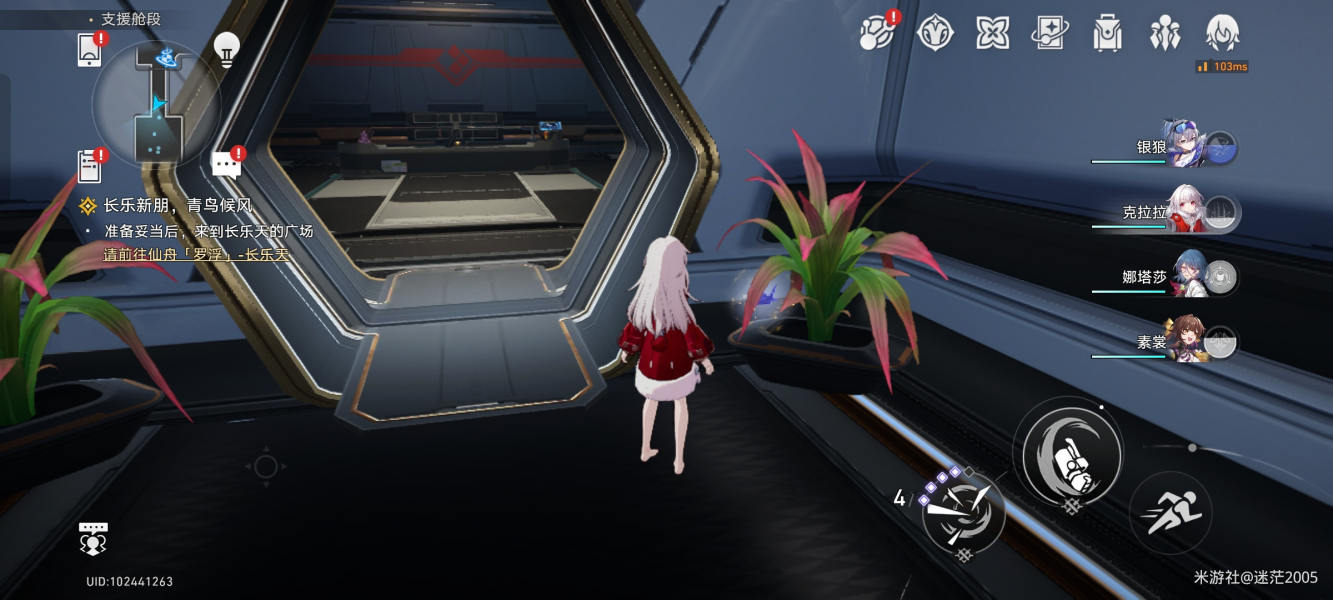Open the star card guide icon
Viewport: 1333px width, 600px height.
(x=1050, y=33)
